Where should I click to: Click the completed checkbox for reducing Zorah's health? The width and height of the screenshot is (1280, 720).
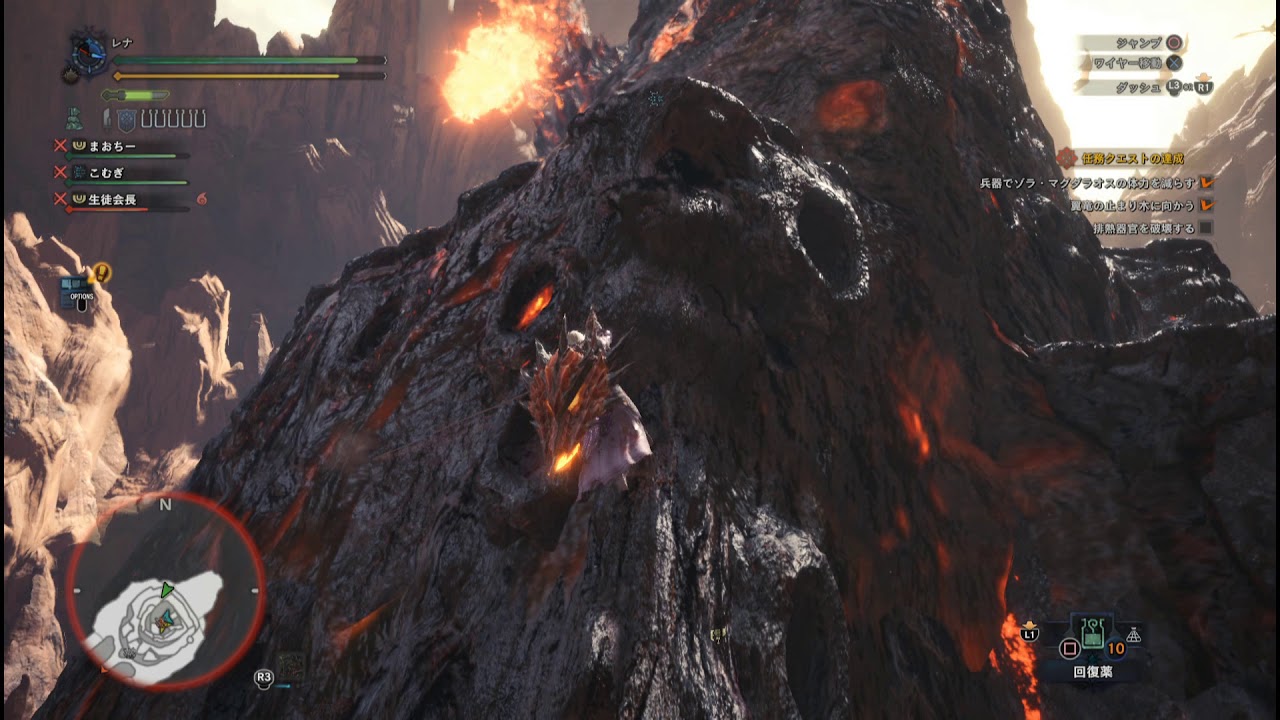[1206, 182]
